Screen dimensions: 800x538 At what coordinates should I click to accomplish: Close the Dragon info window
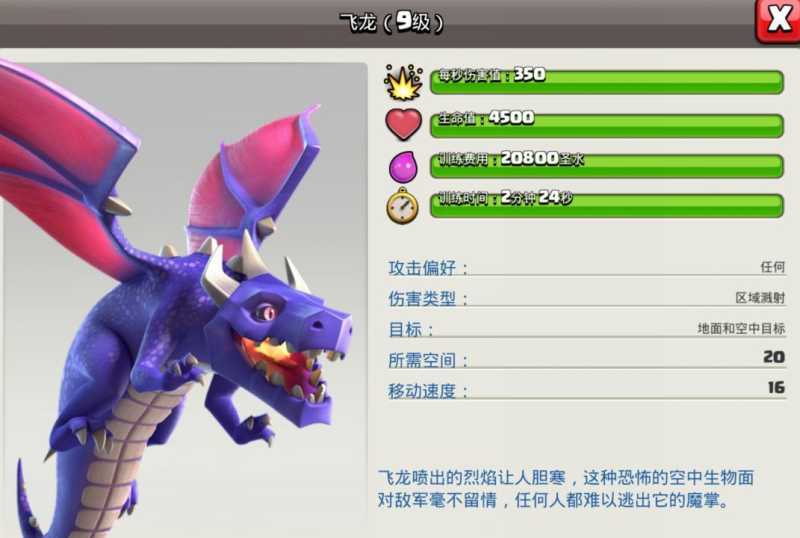point(778,19)
